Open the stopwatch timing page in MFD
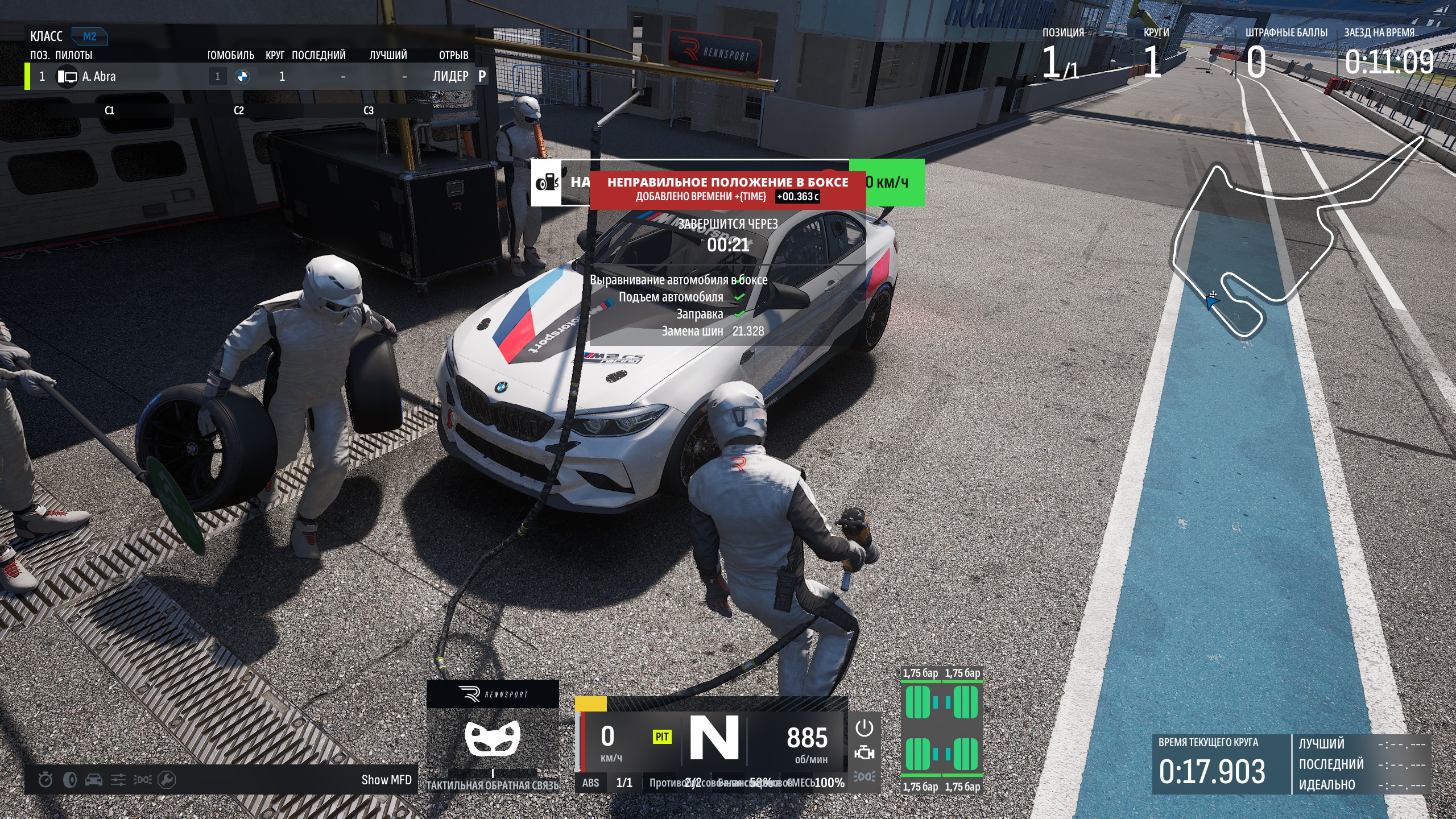This screenshot has width=1456, height=819. pos(45,780)
